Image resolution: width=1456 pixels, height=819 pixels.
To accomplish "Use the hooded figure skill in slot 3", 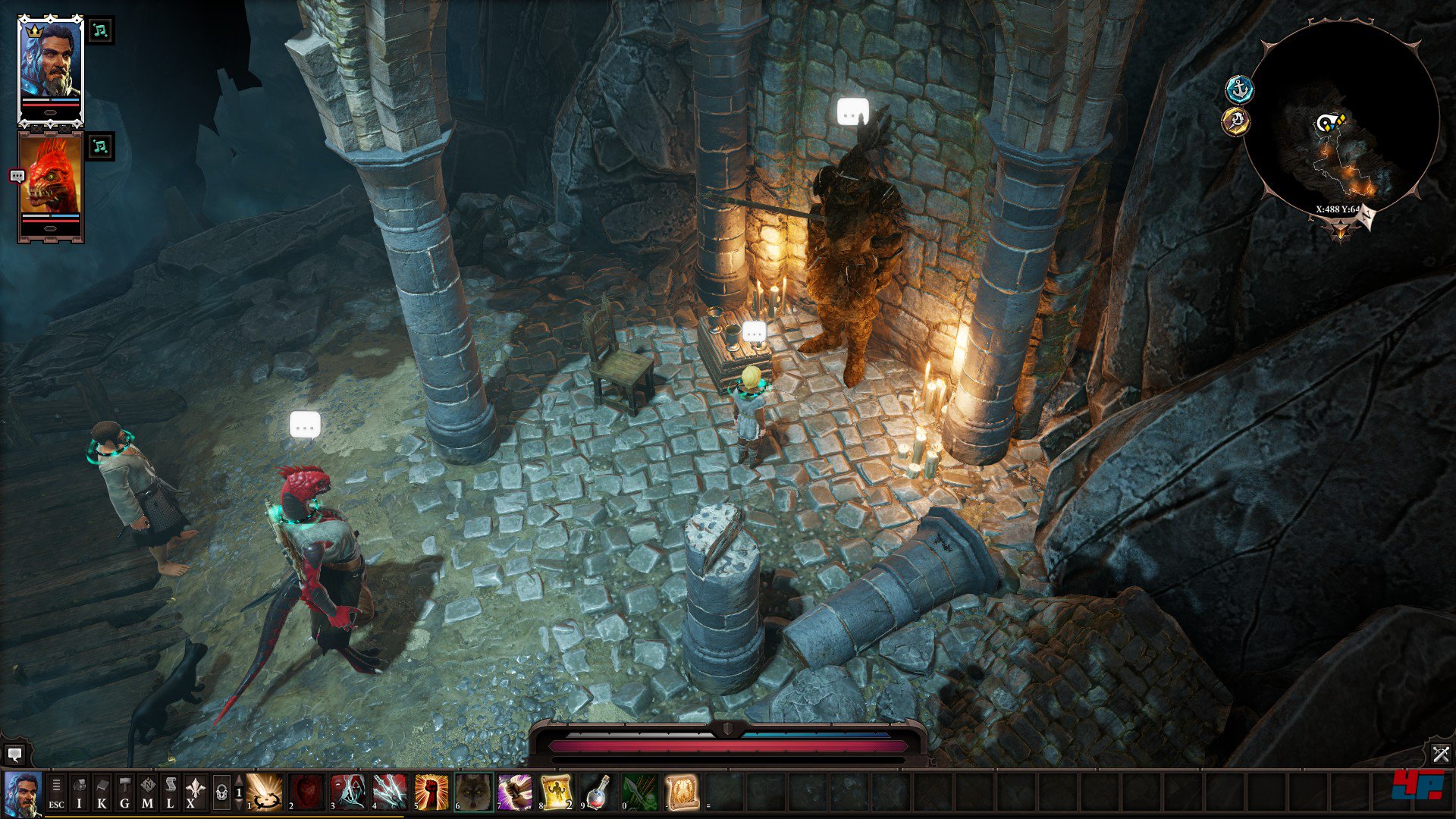I will pos(348,792).
